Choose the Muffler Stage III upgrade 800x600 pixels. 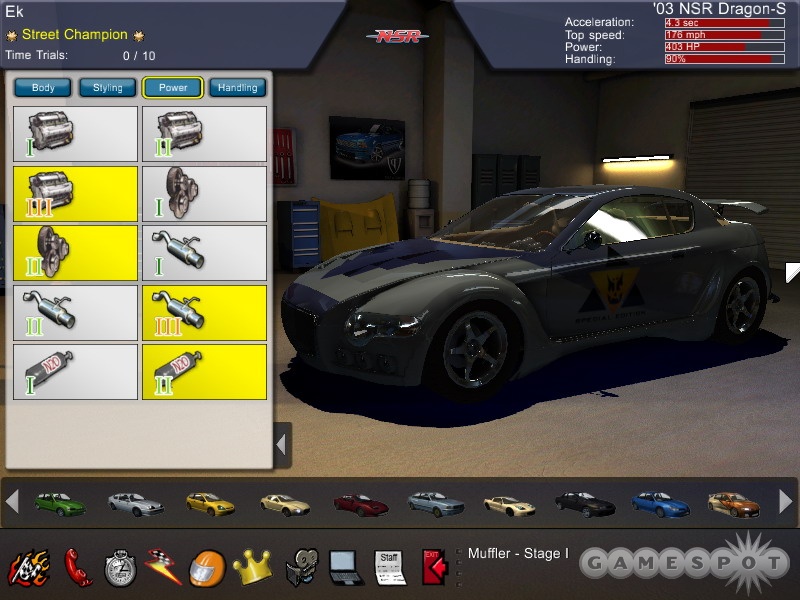pyautogui.click(x=204, y=313)
